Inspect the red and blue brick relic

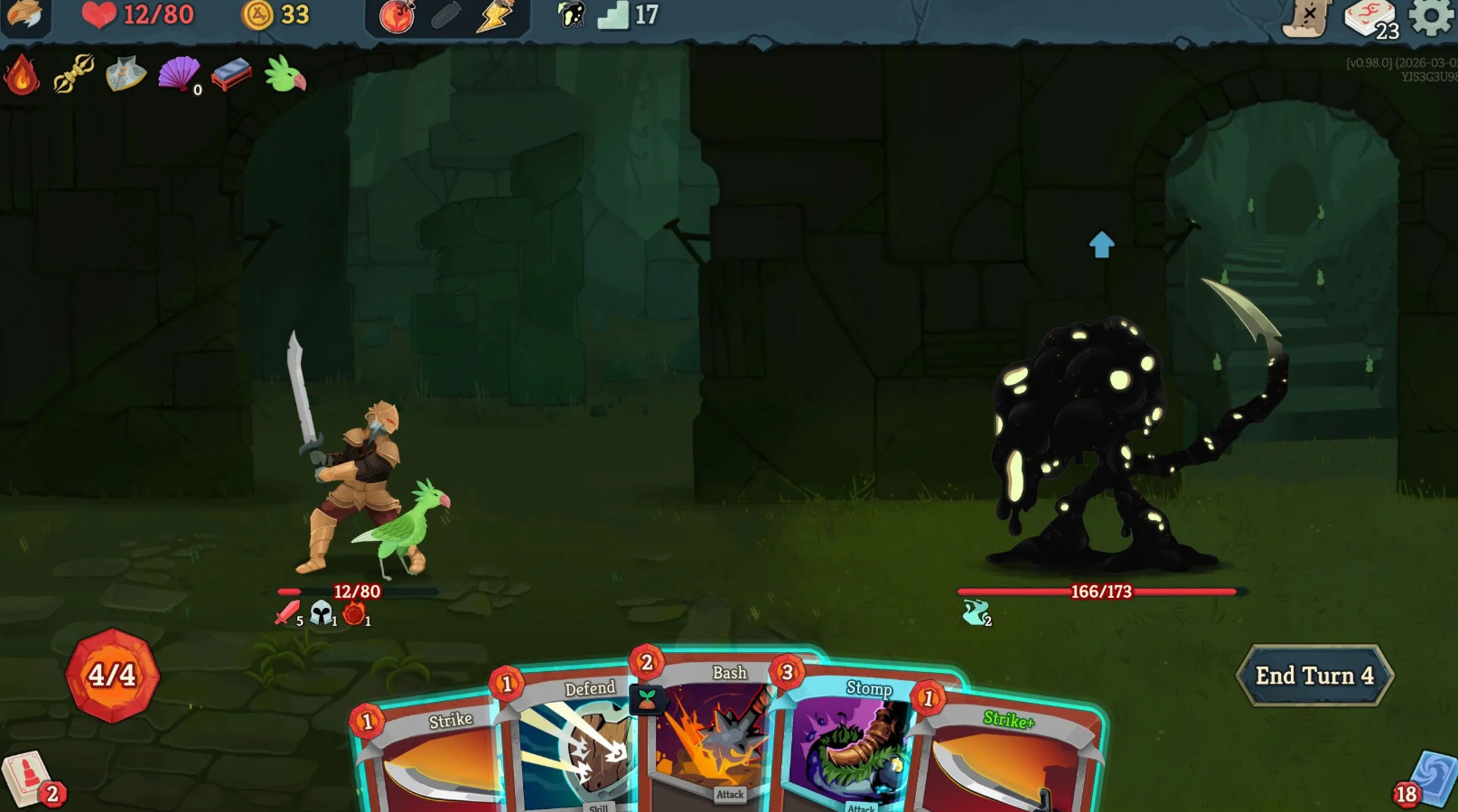pos(231,75)
